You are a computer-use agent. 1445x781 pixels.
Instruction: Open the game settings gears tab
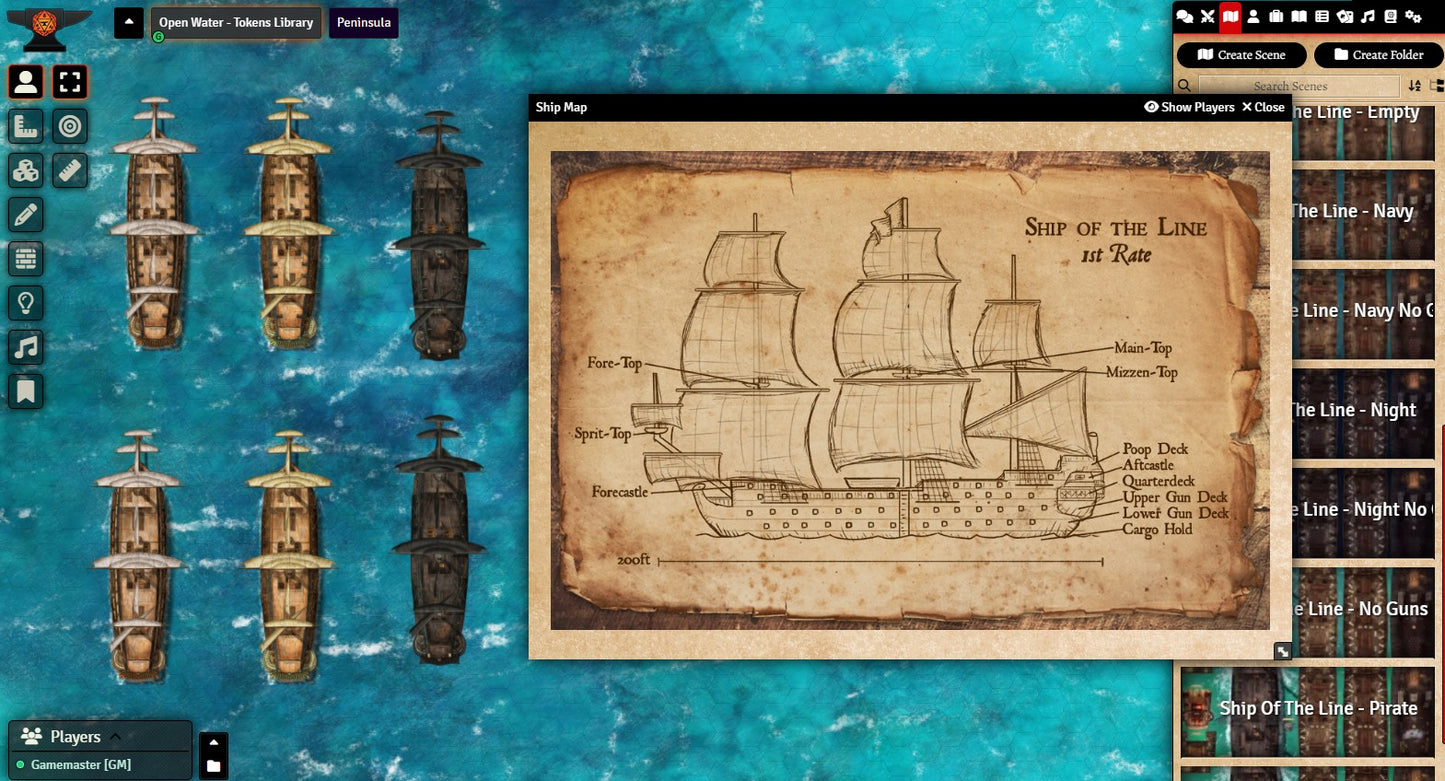(1413, 16)
